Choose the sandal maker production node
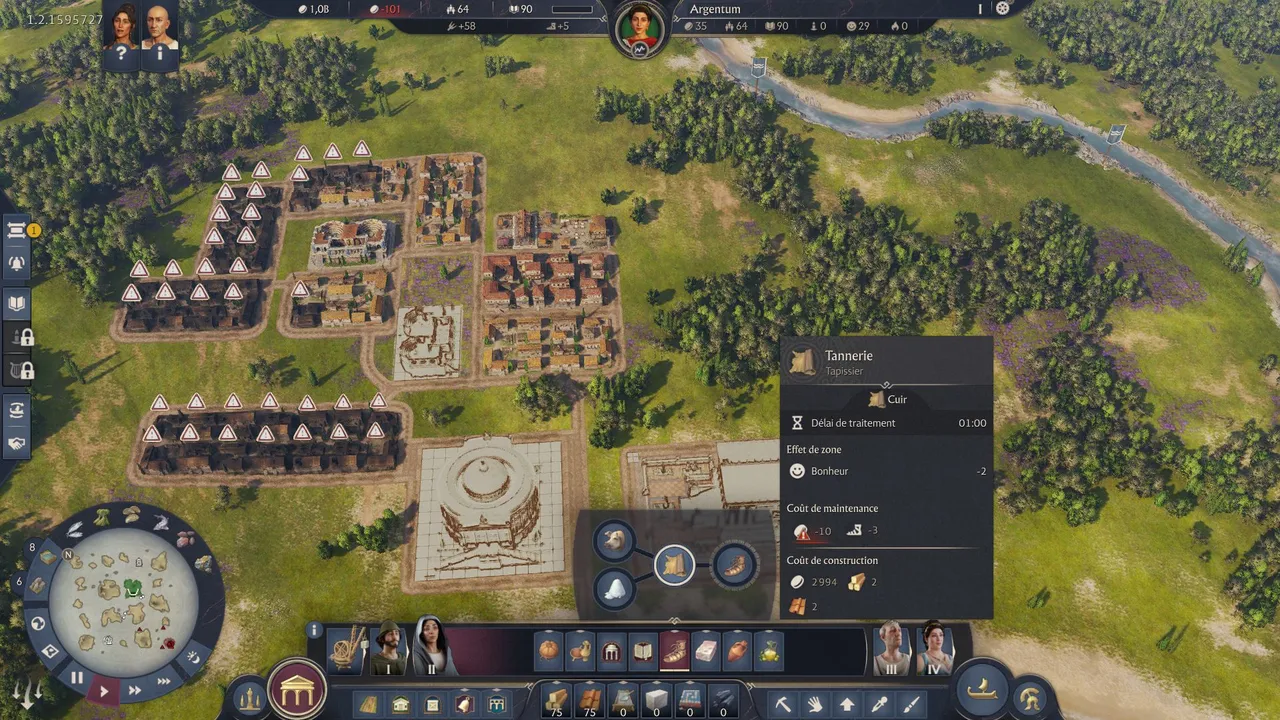 pyautogui.click(x=736, y=566)
